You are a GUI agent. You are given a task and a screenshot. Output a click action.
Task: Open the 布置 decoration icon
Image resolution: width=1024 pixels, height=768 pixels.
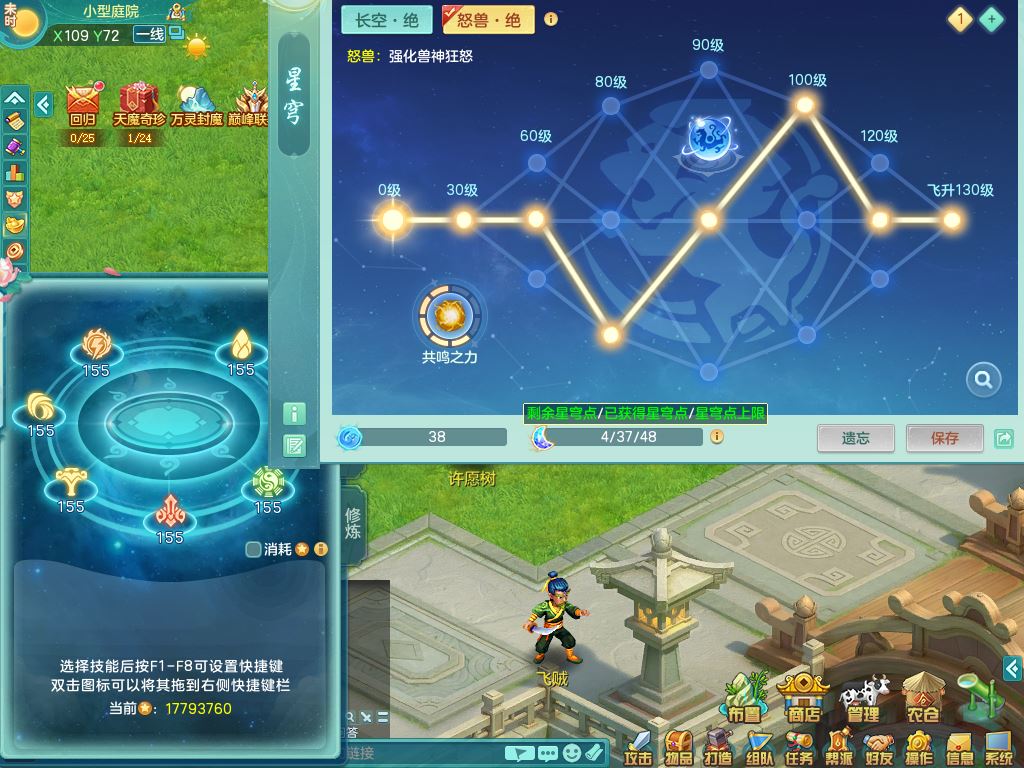(744, 696)
